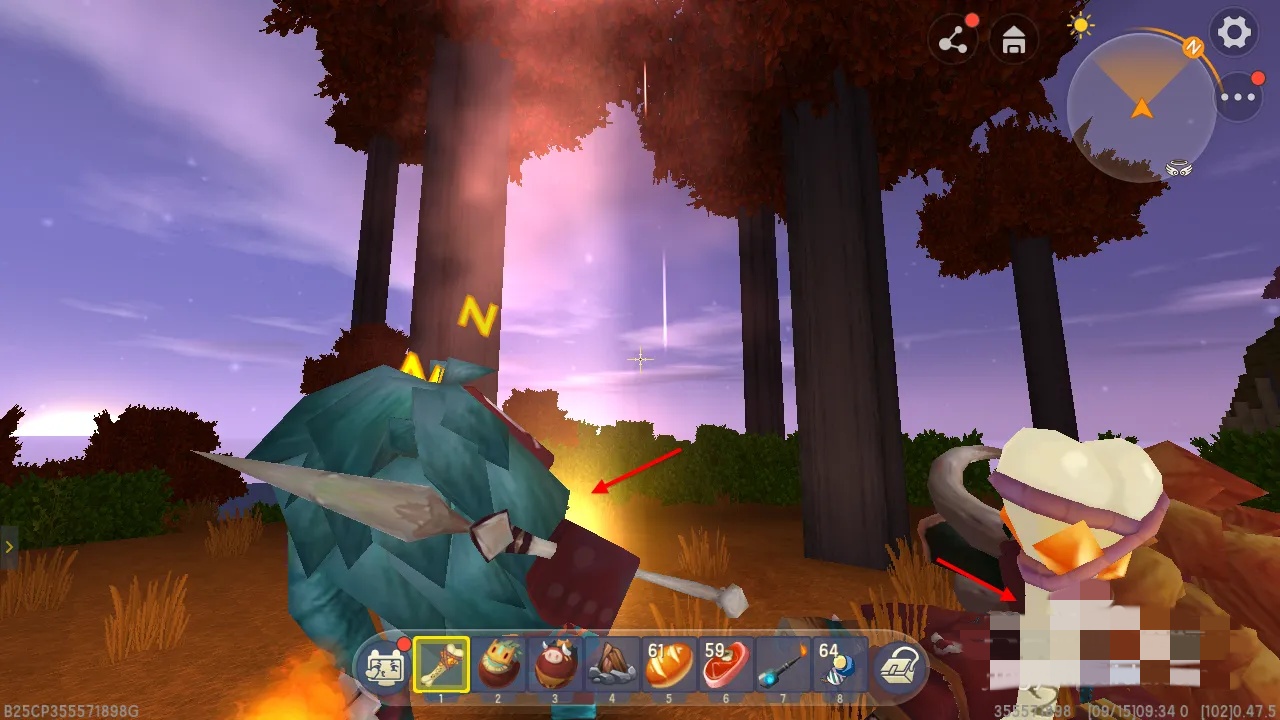1280x720 pixels.
Task: Choose the raw meat stack of 59
Action: tap(726, 665)
